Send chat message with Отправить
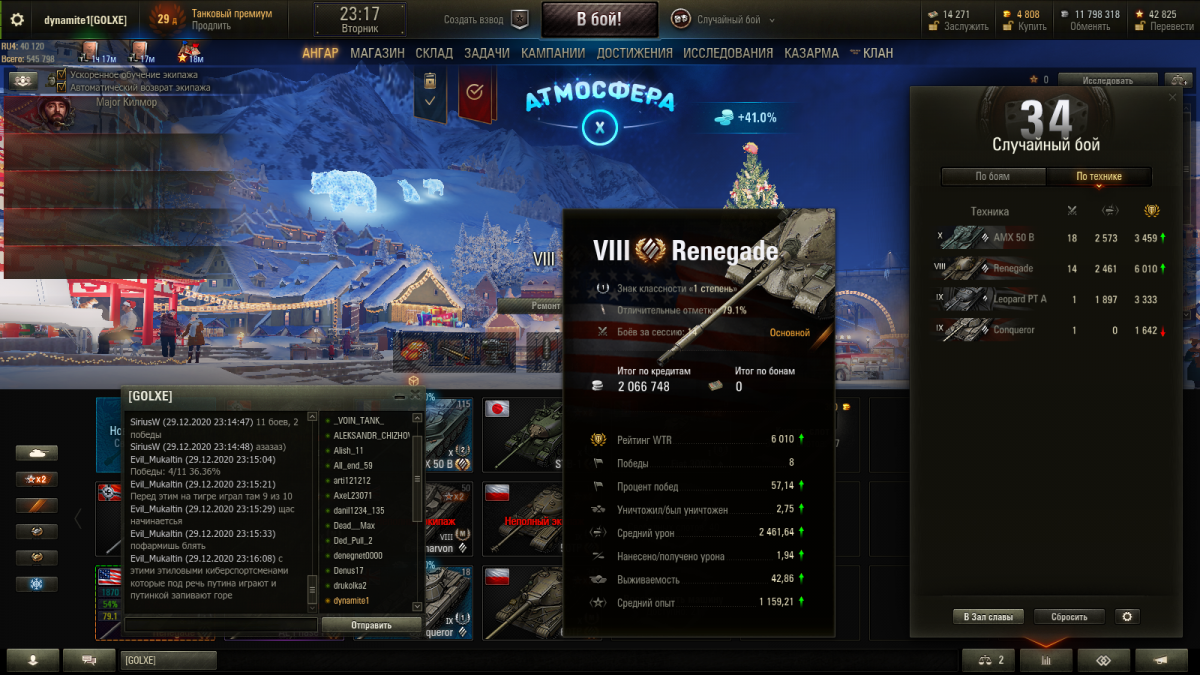1200x675 pixels. (371, 625)
